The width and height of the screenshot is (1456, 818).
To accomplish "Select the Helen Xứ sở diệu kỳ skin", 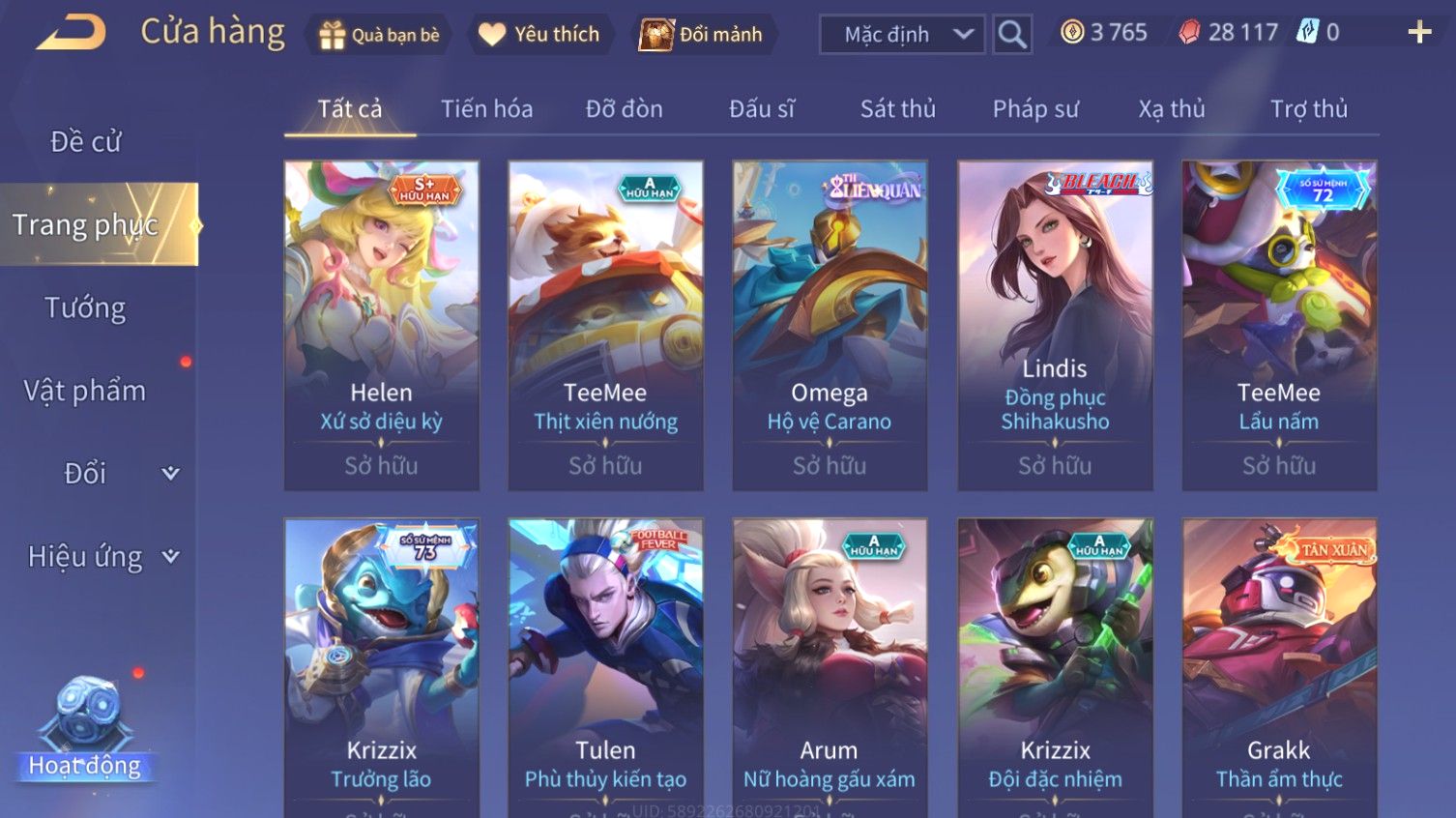I will click(x=382, y=325).
